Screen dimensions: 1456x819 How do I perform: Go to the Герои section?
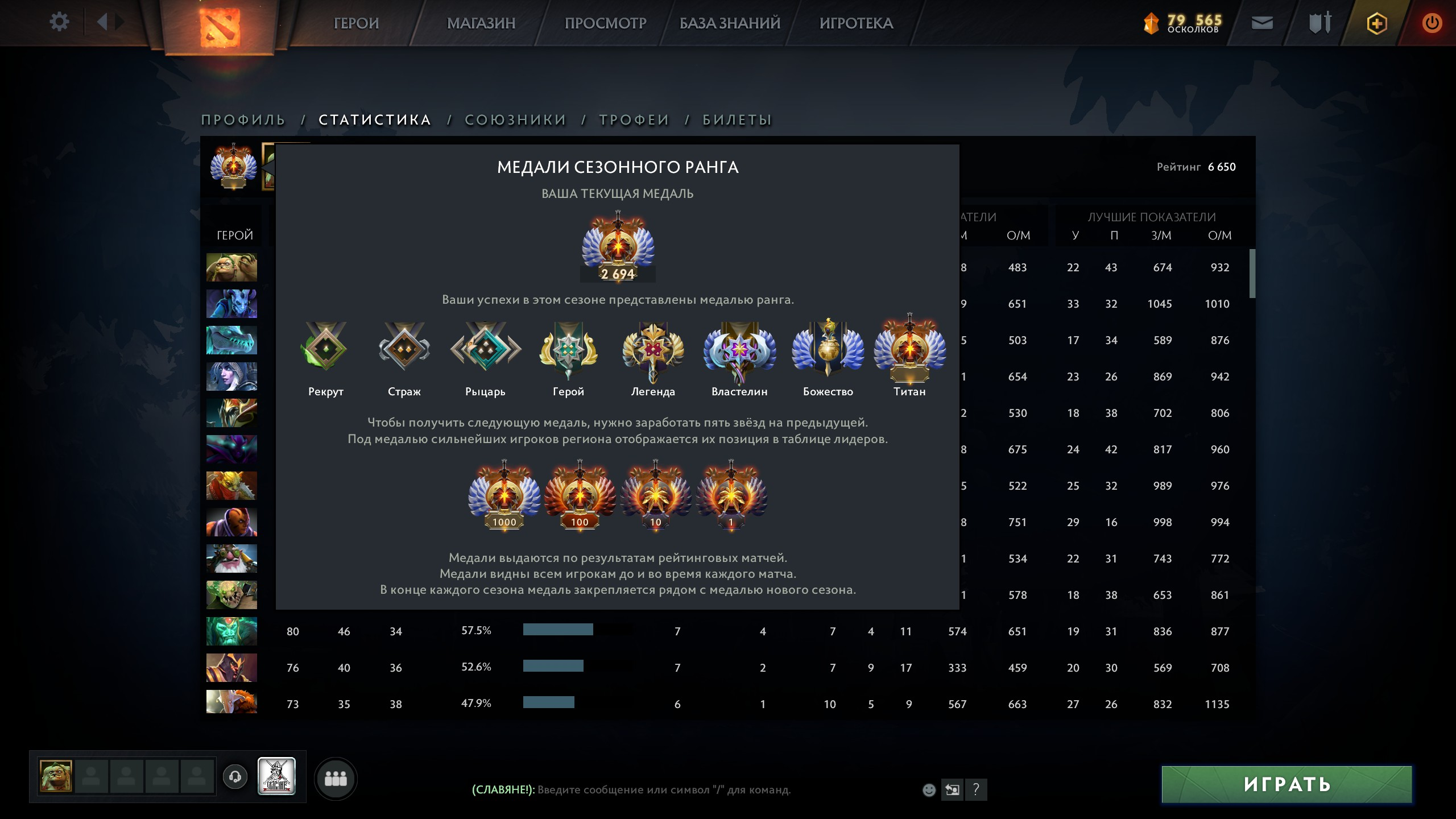coord(356,23)
